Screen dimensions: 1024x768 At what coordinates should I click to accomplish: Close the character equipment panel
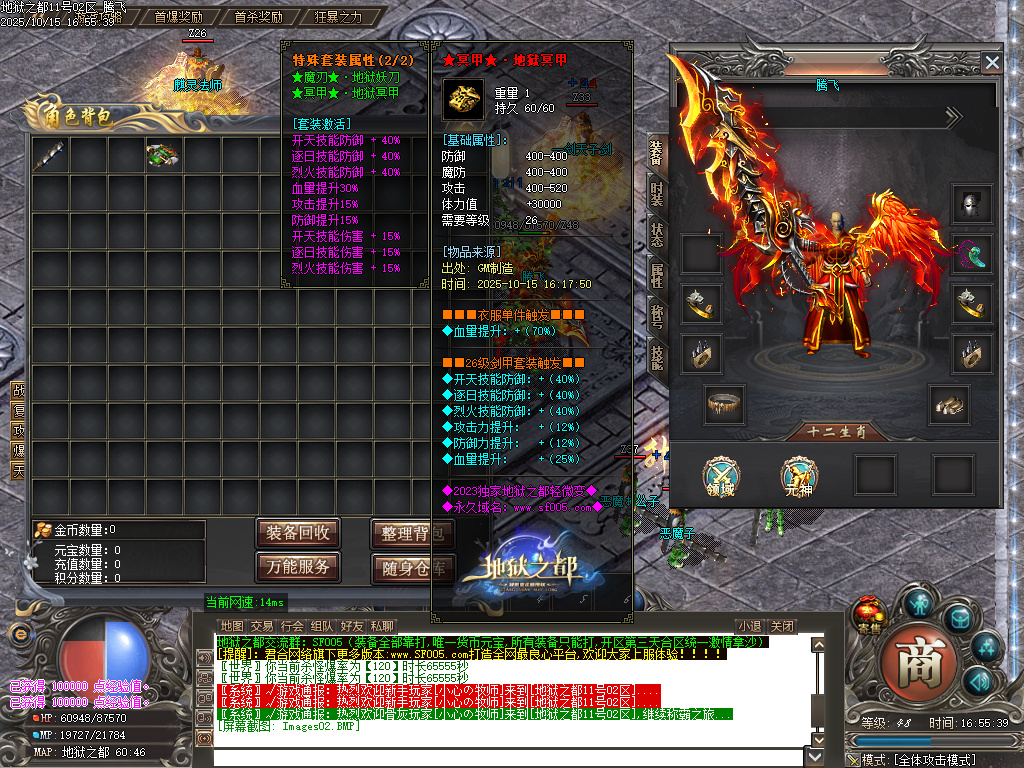(991, 62)
